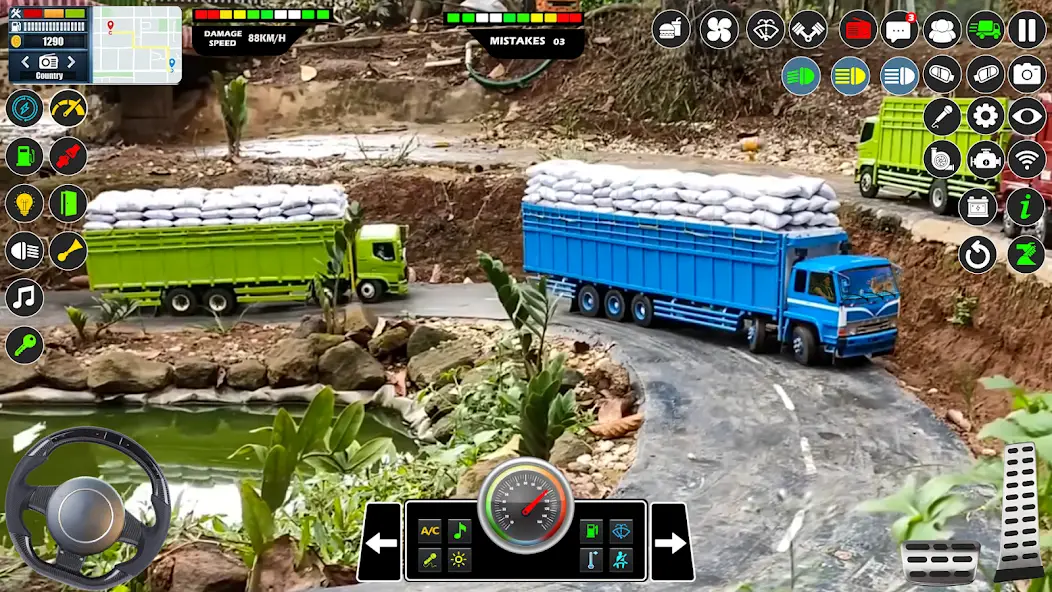Turn on the fan icon
Image resolution: width=1052 pixels, height=592 pixels.
pyautogui.click(x=719, y=29)
